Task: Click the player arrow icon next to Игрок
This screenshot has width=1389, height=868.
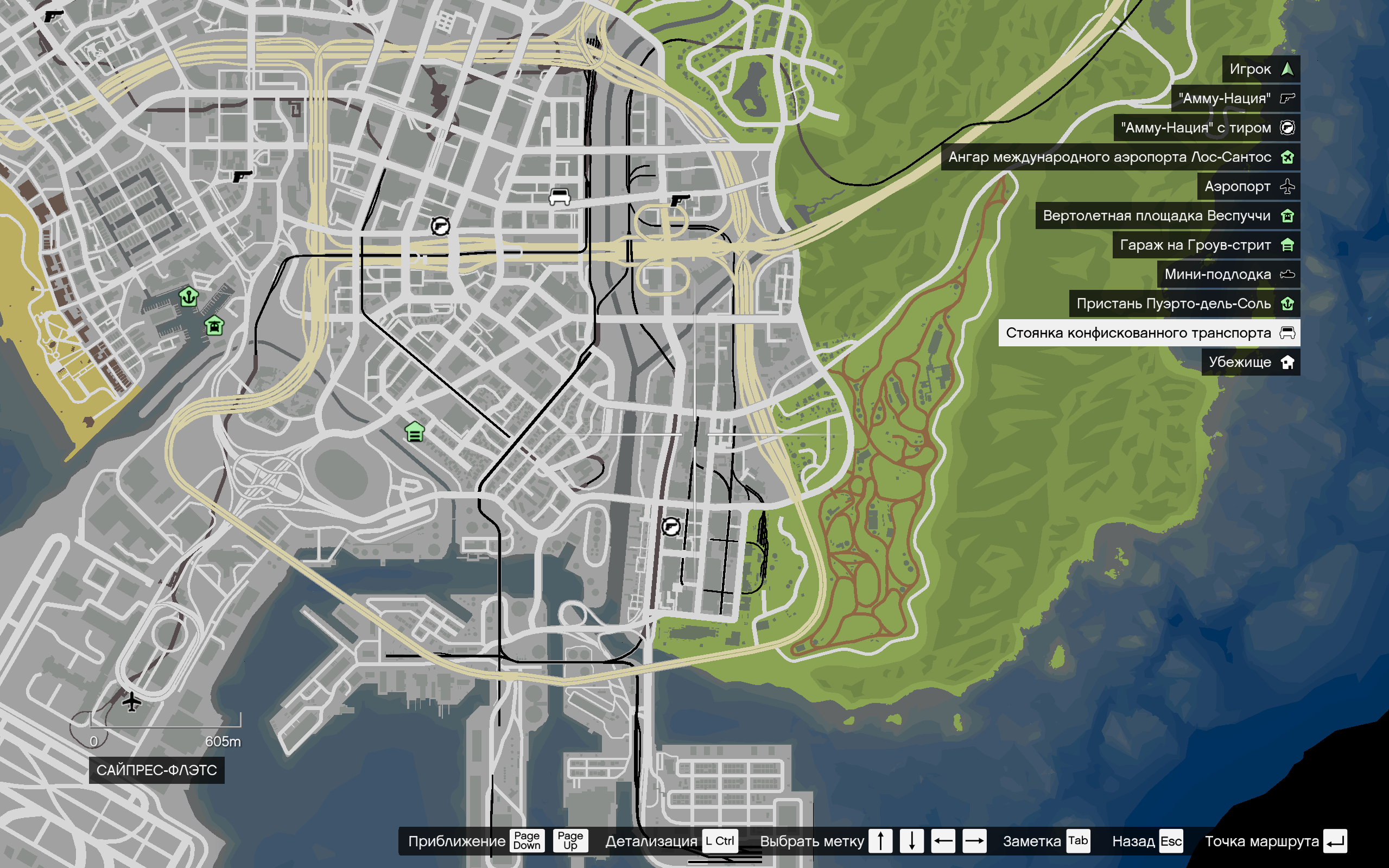Action: pos(1287,69)
